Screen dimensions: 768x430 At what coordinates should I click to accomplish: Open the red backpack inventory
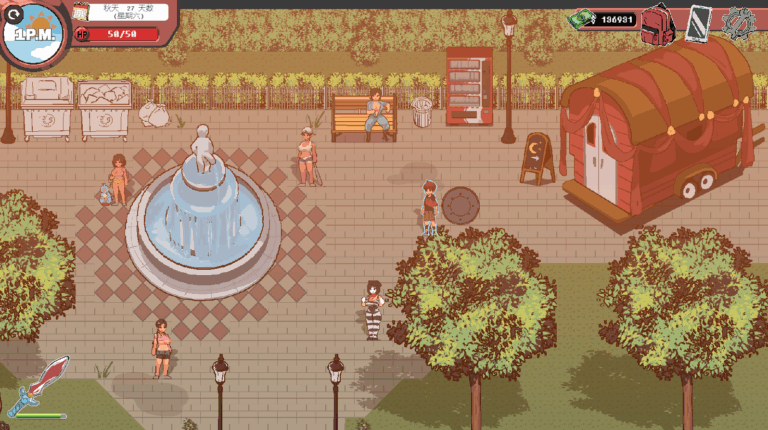click(x=657, y=22)
